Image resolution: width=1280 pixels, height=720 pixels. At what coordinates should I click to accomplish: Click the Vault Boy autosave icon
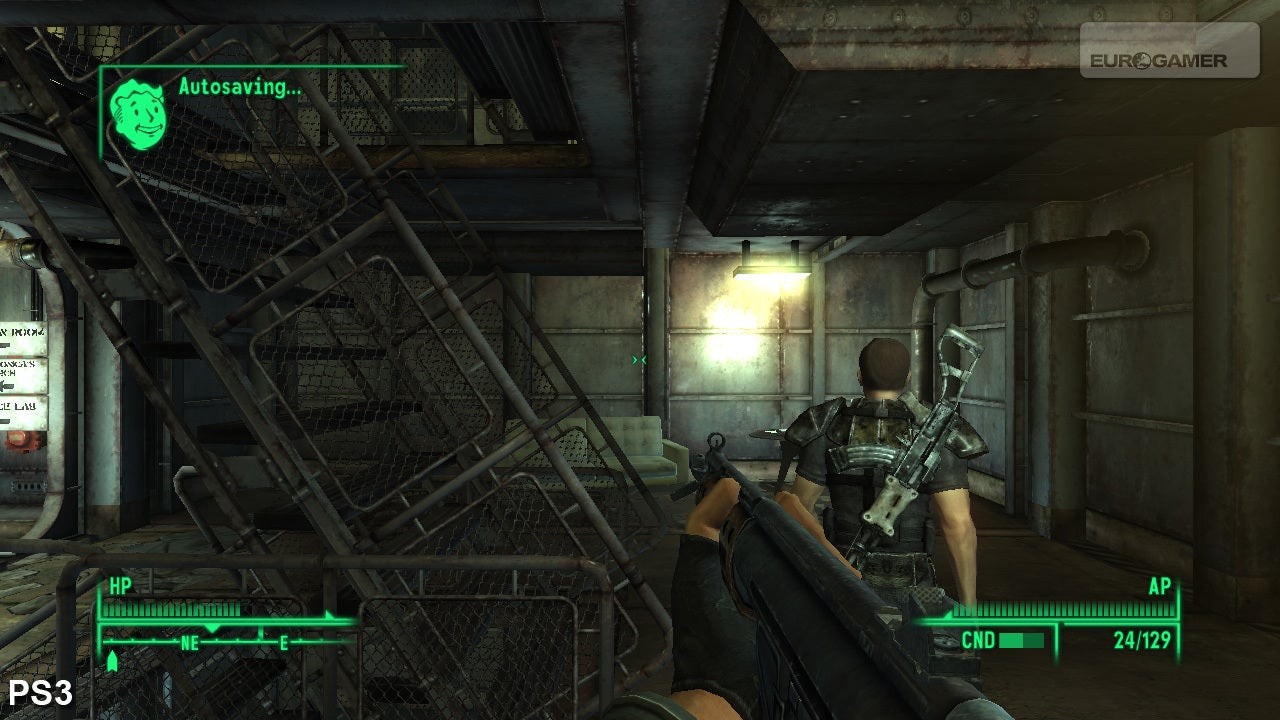click(x=139, y=114)
